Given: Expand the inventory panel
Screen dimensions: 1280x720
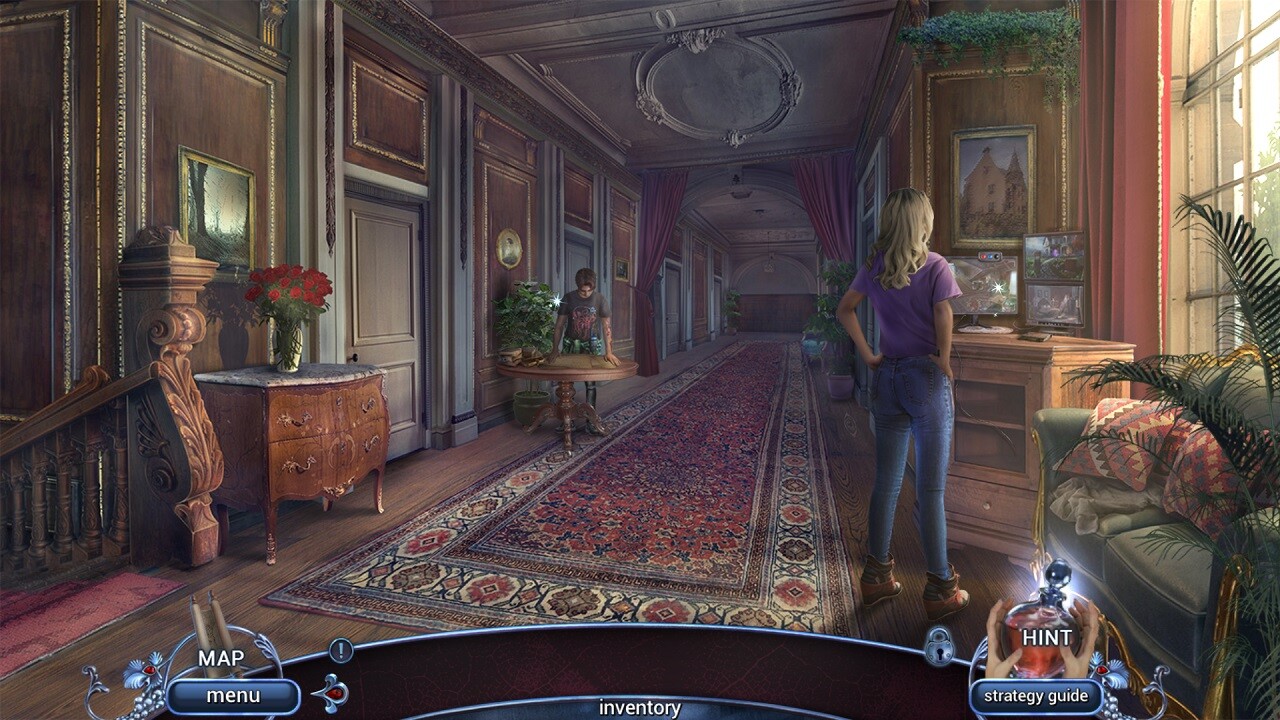Looking at the screenshot, I should (640, 708).
